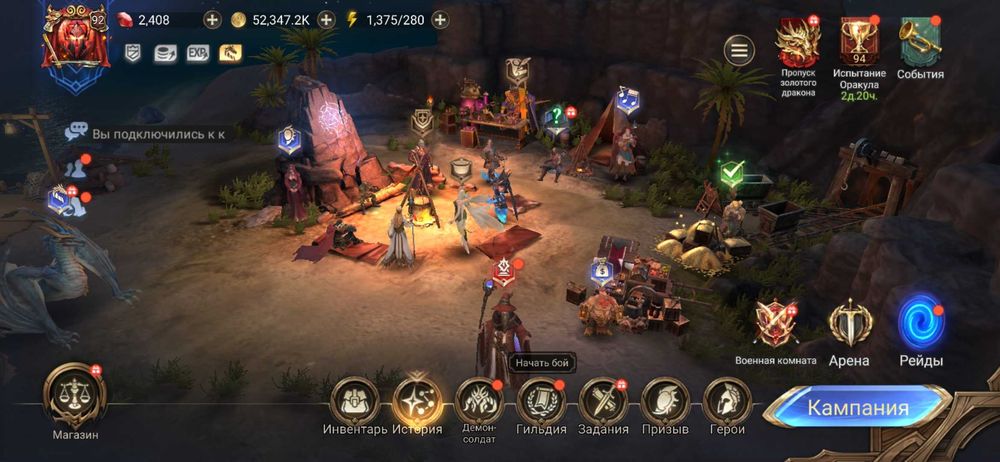1000x462 pixels.
Task: Open the Военная комната war room
Action: coord(776,325)
